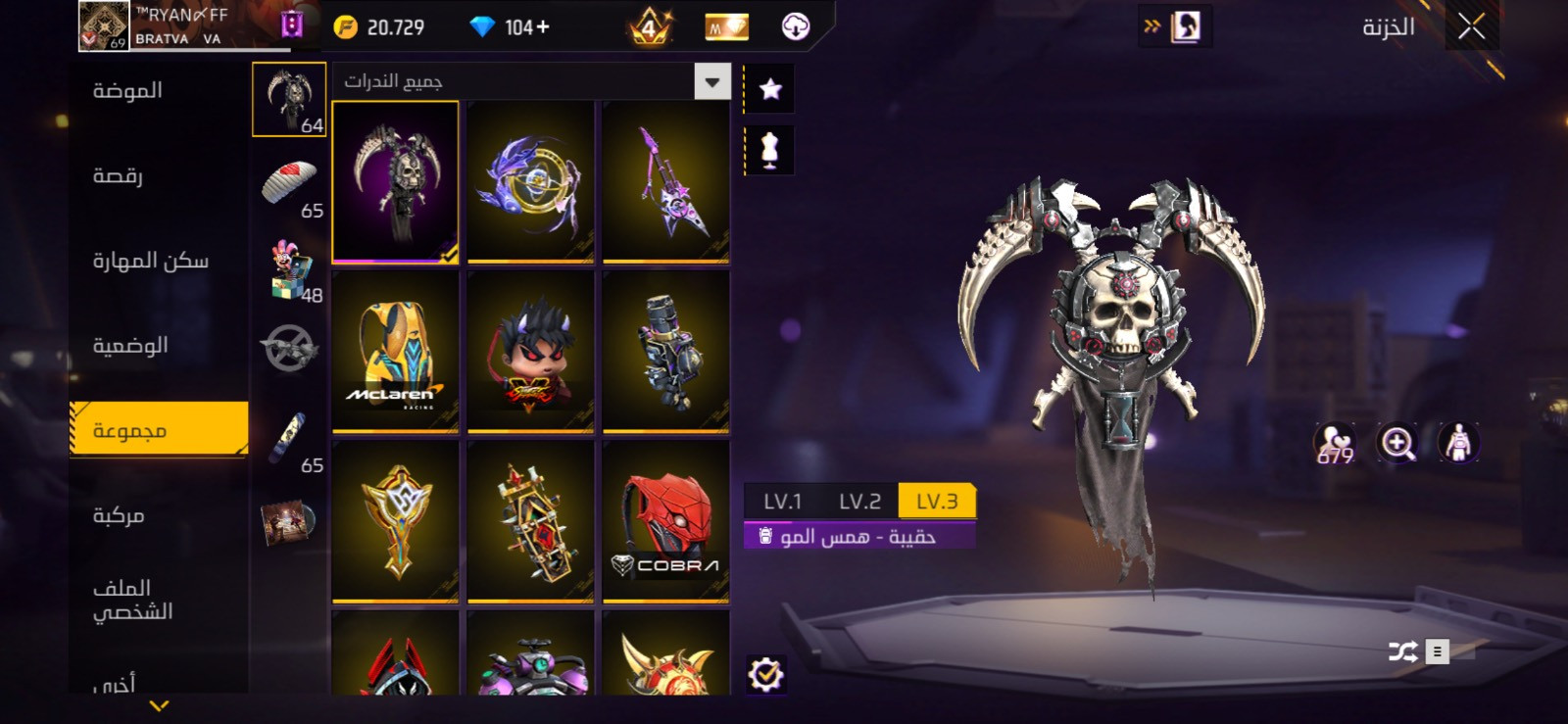Switch backpack to LV.1
The image size is (1568, 724).
782,502
